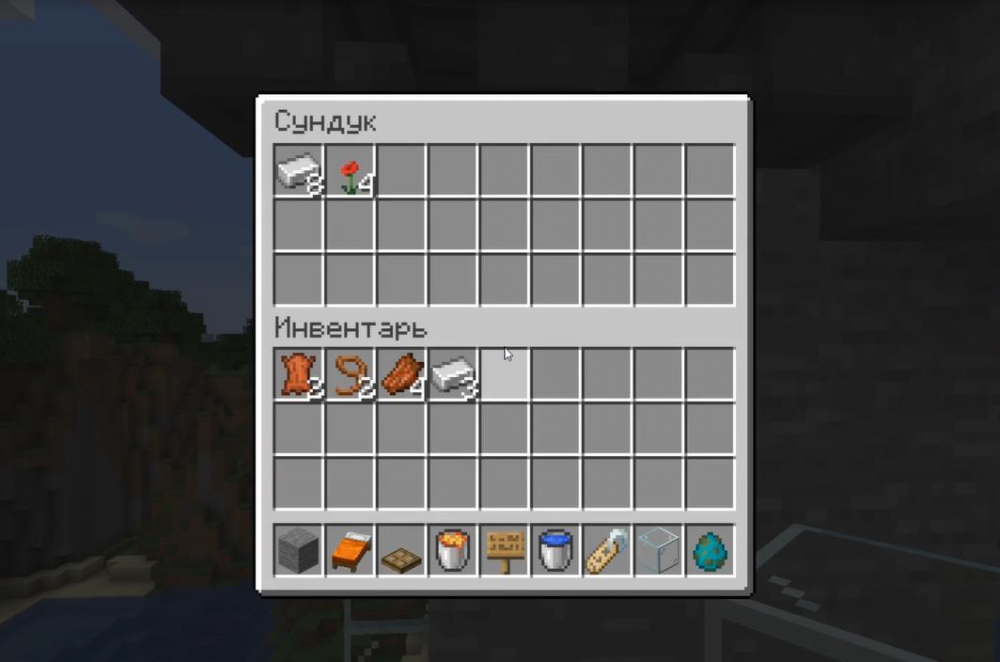Select the 3 iron ingots in the inventory

pos(453,374)
